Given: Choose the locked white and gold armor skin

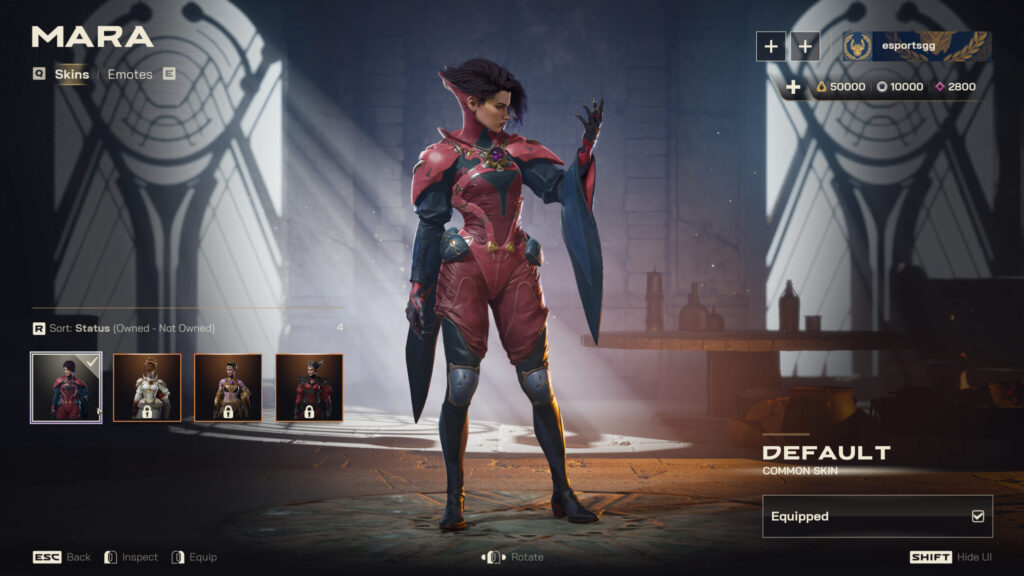Looking at the screenshot, I should pos(146,387).
